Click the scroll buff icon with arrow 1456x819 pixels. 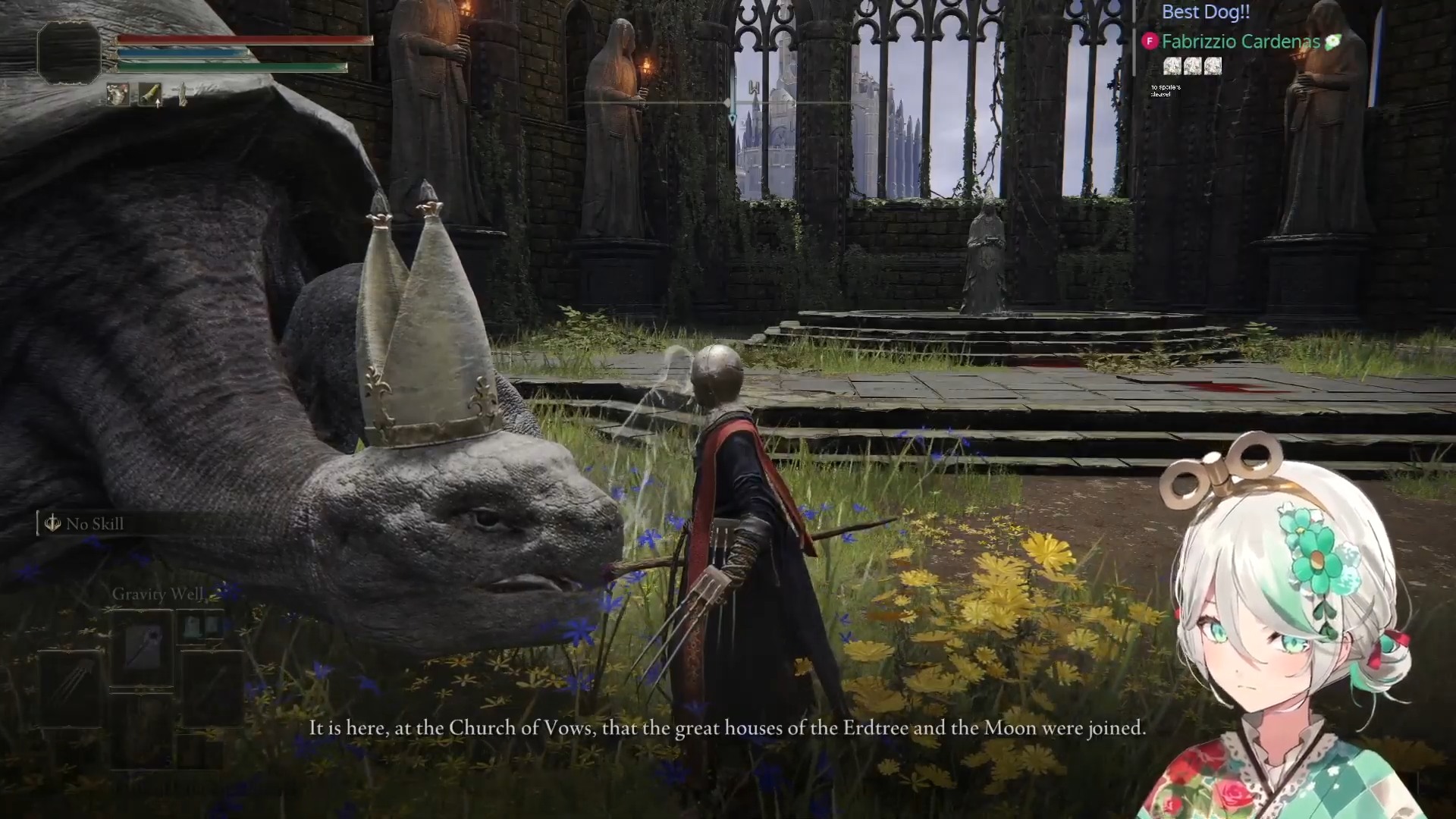coord(150,95)
